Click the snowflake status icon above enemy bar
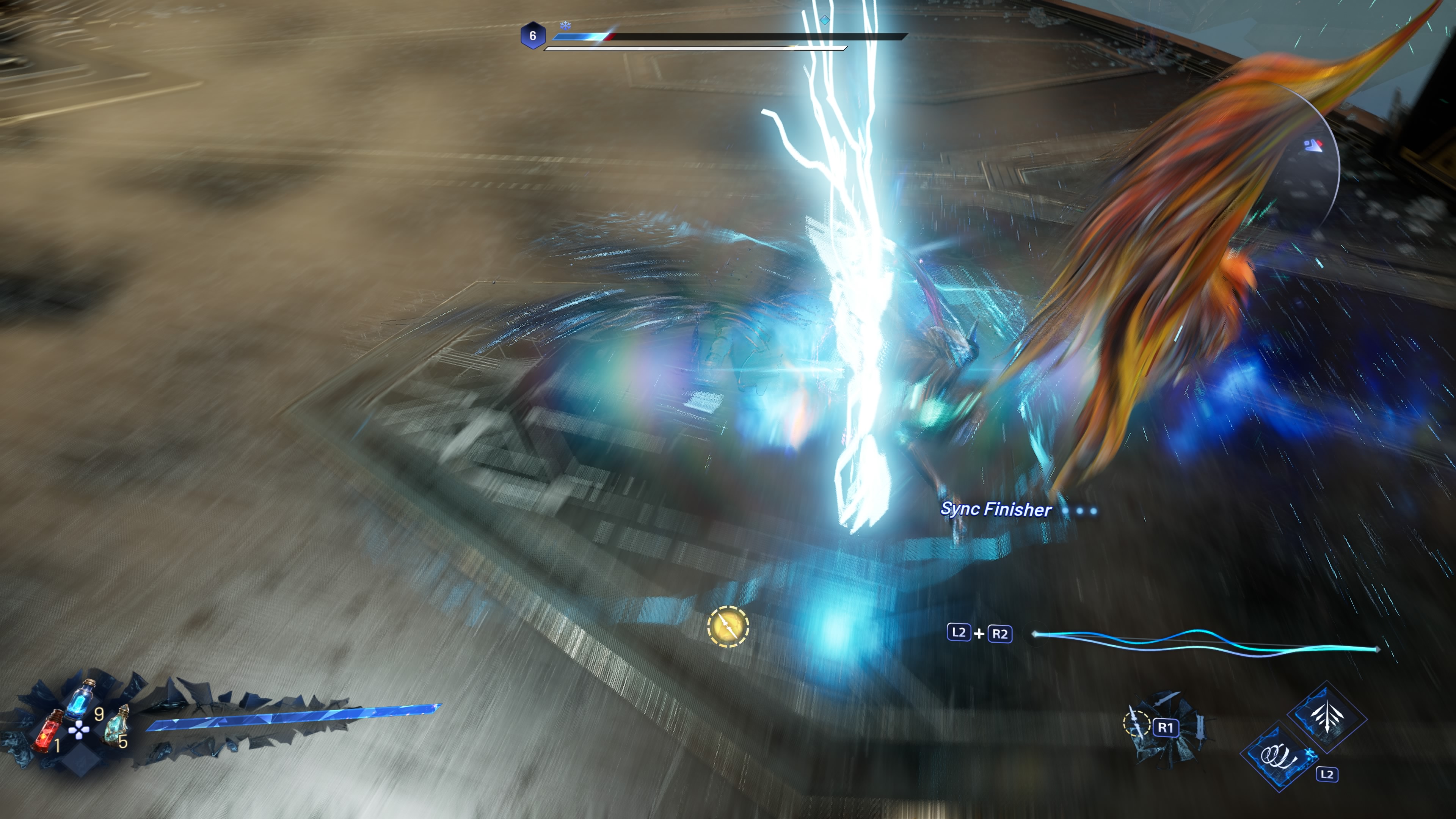 tap(565, 25)
